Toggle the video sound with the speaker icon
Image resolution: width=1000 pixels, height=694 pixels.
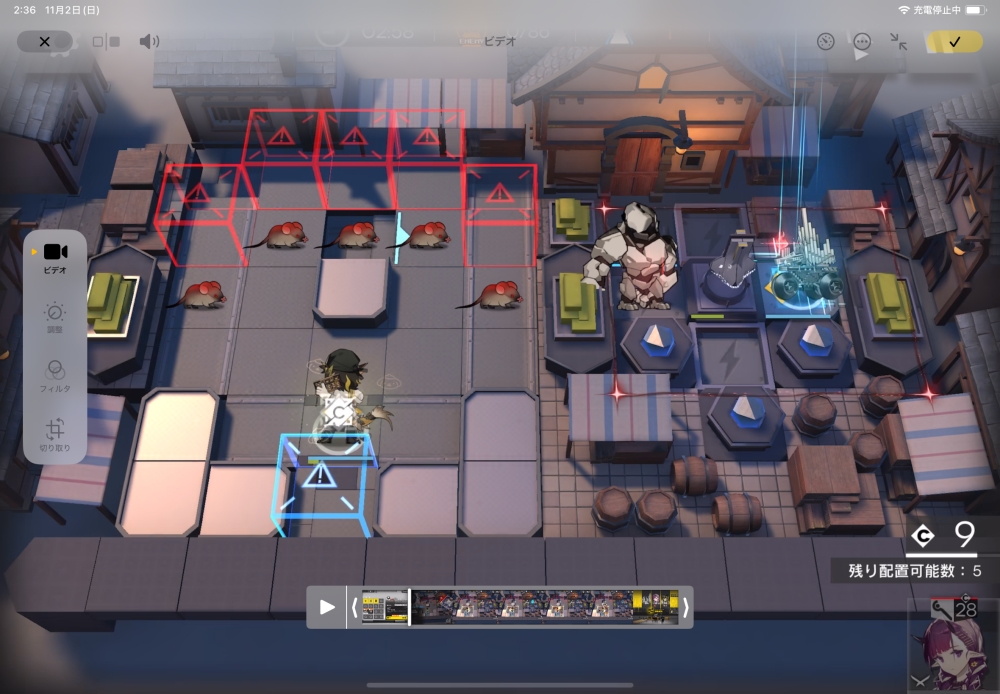(149, 42)
